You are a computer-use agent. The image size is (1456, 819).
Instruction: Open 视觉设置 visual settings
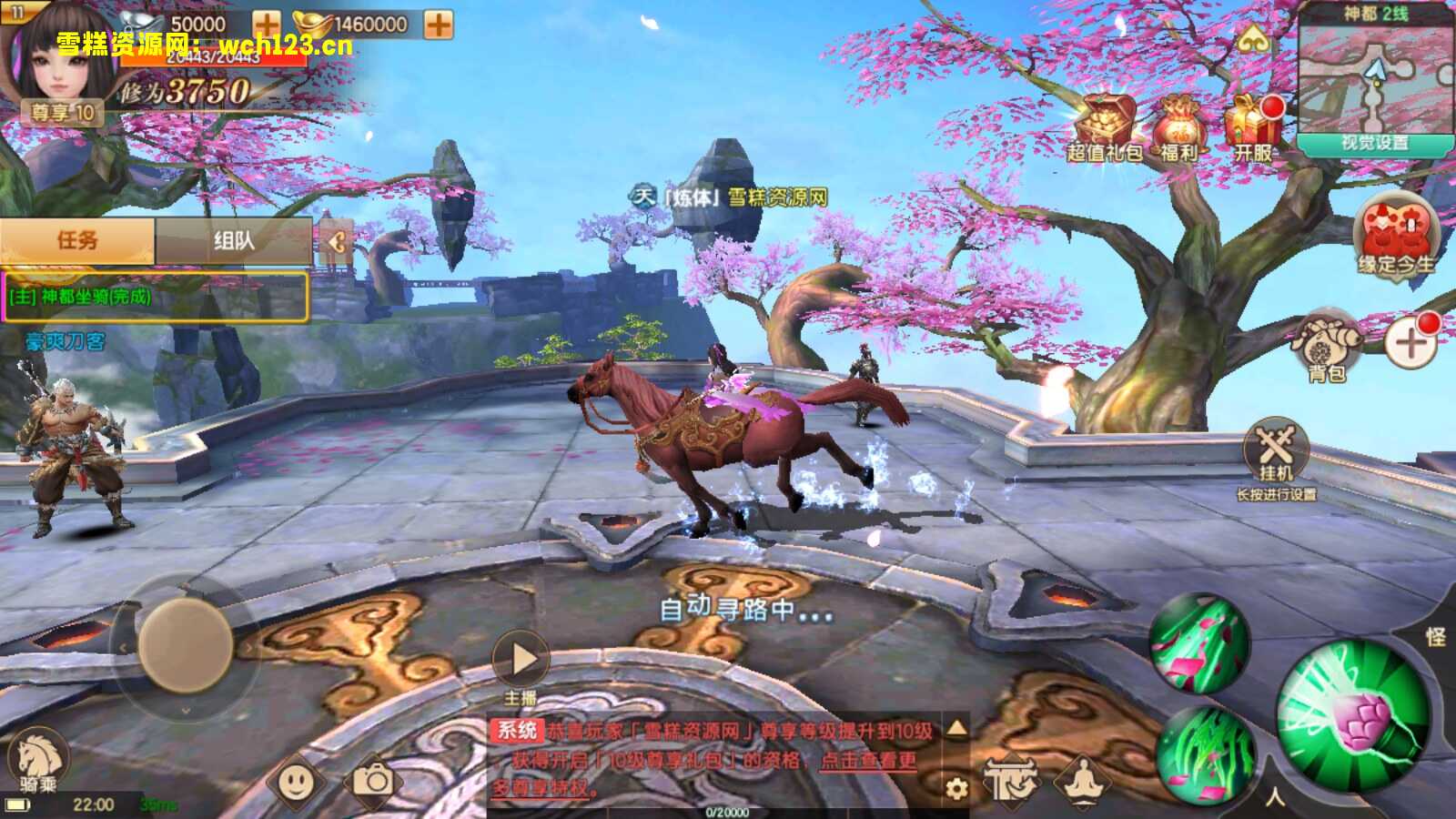1374,144
